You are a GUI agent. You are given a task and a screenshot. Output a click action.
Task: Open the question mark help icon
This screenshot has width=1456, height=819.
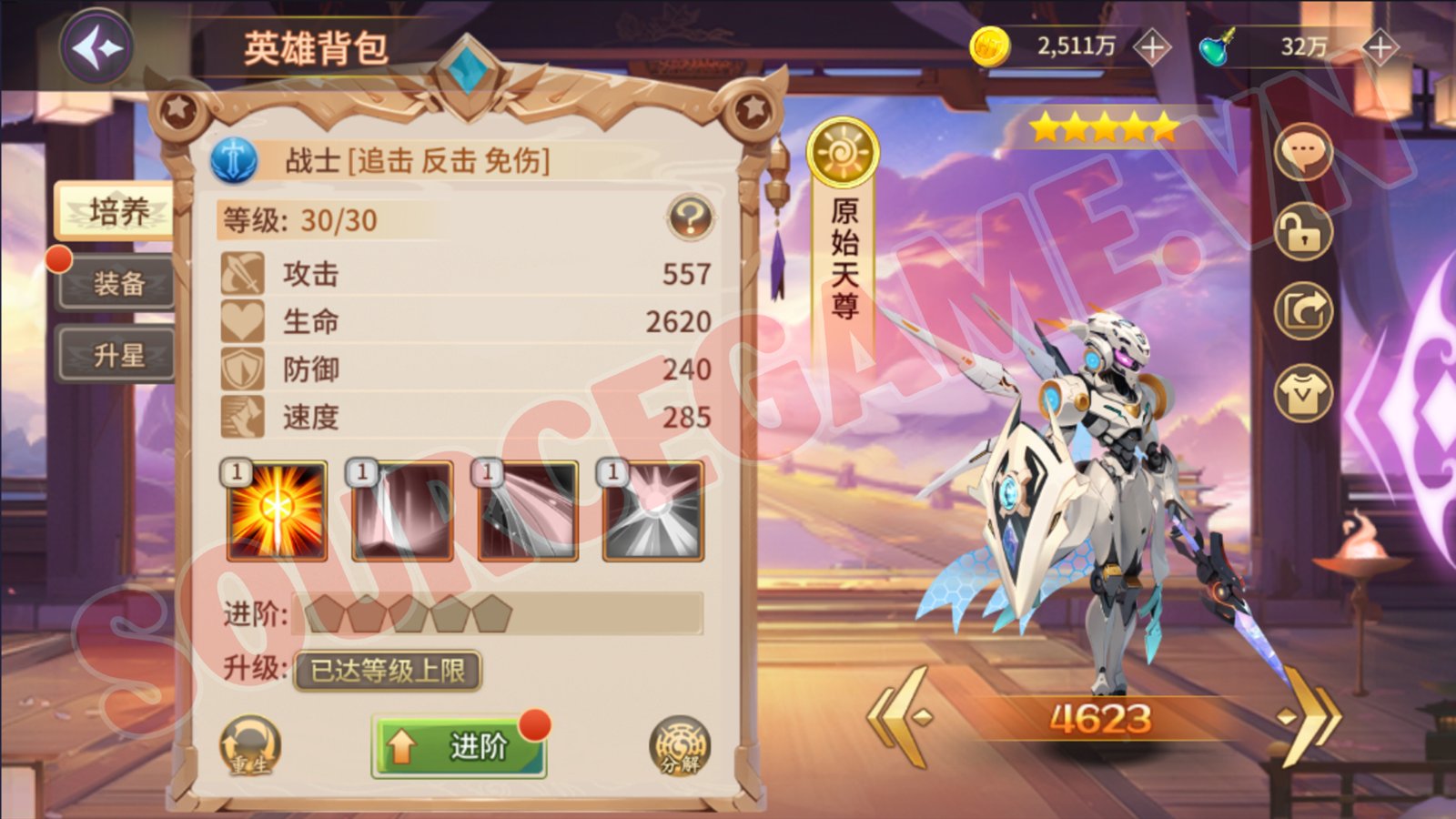pyautogui.click(x=690, y=218)
